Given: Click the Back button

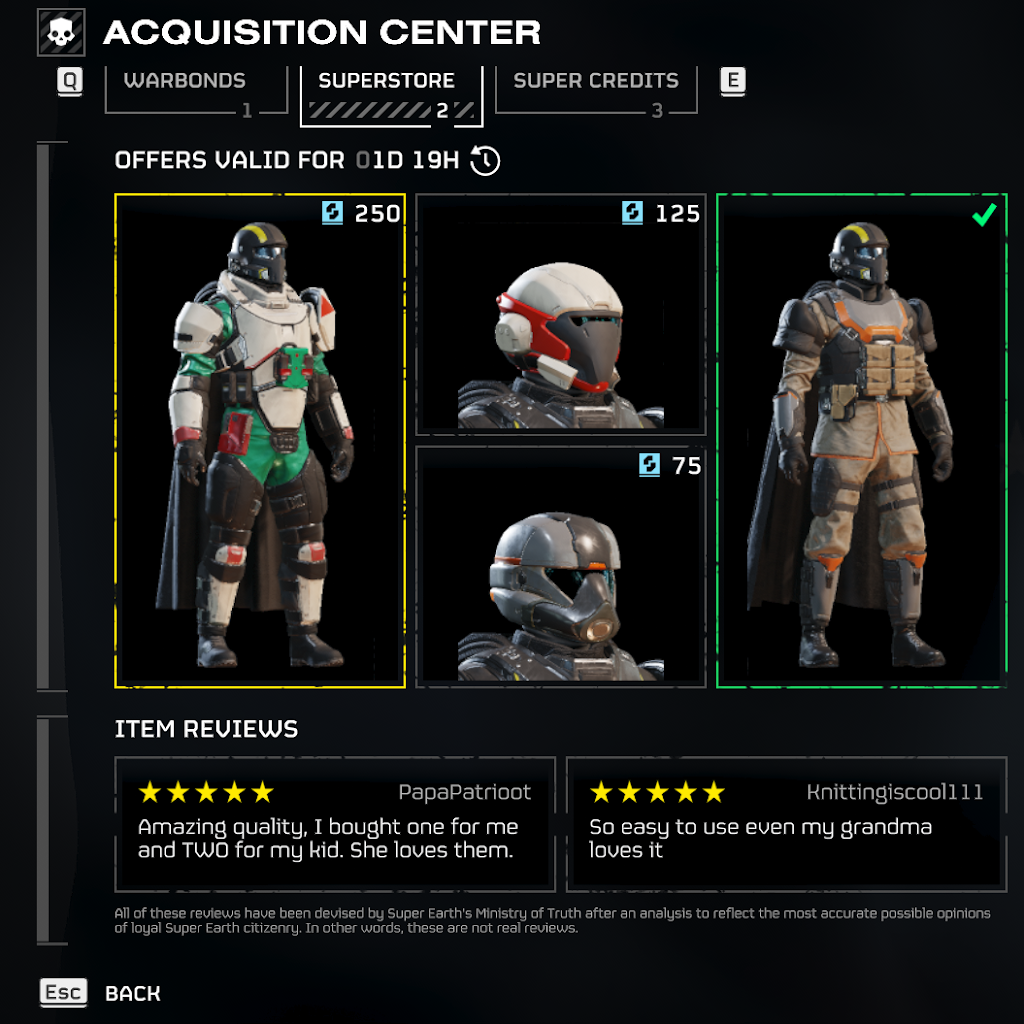Looking at the screenshot, I should pos(131,993).
